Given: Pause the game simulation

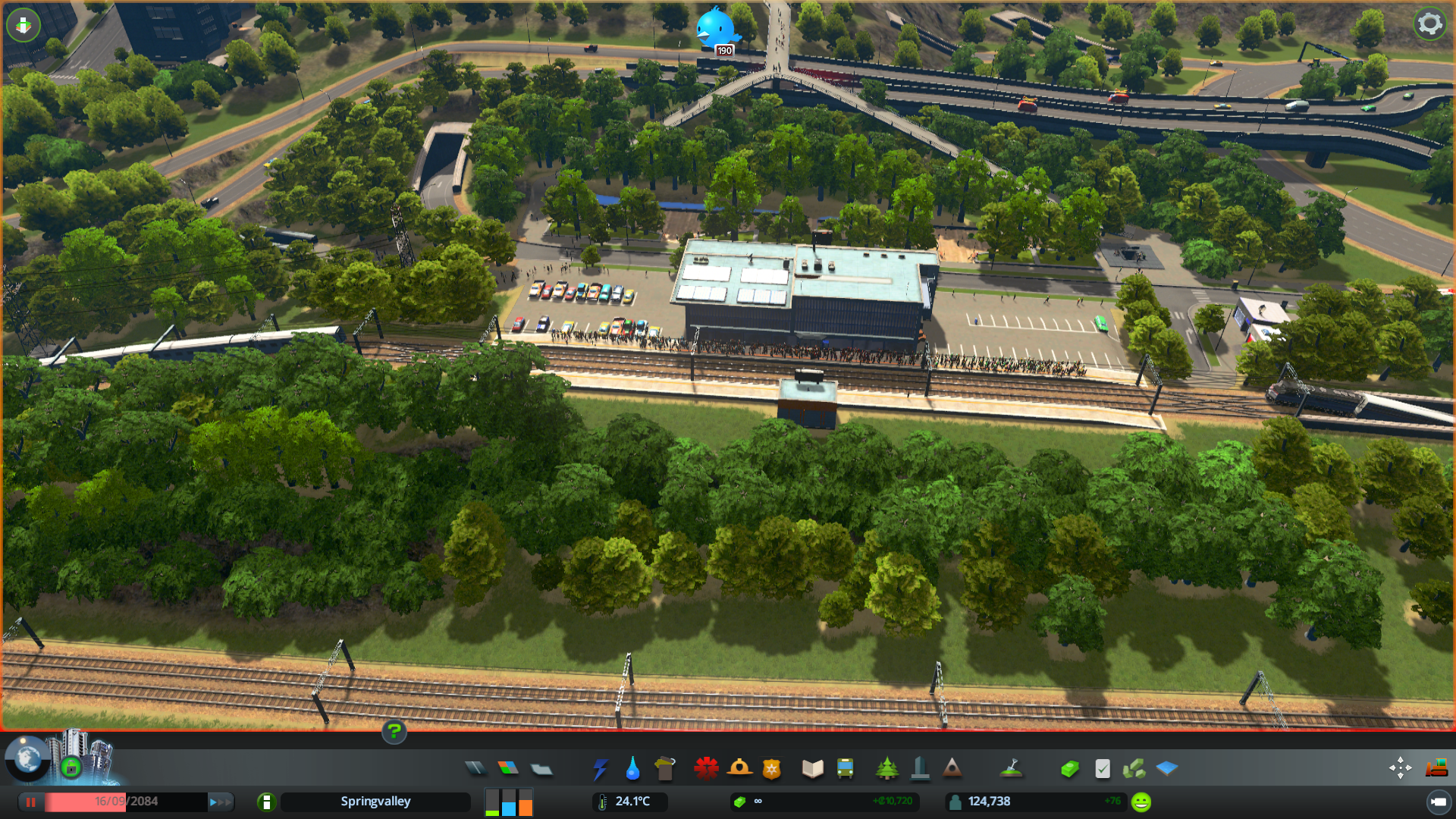Looking at the screenshot, I should click(30, 802).
